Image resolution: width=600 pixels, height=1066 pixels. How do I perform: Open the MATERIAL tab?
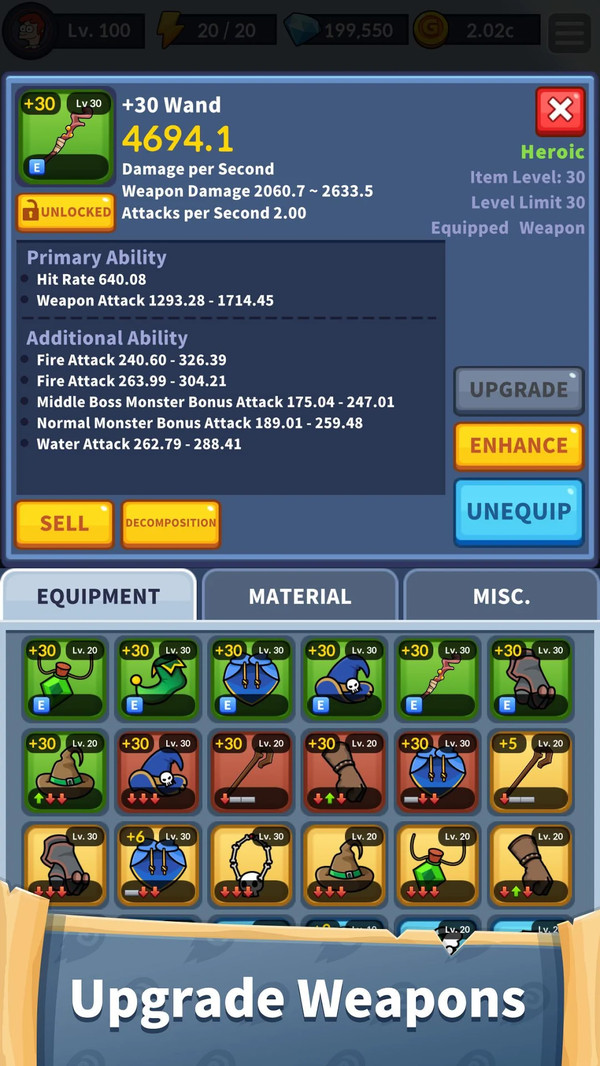300,597
